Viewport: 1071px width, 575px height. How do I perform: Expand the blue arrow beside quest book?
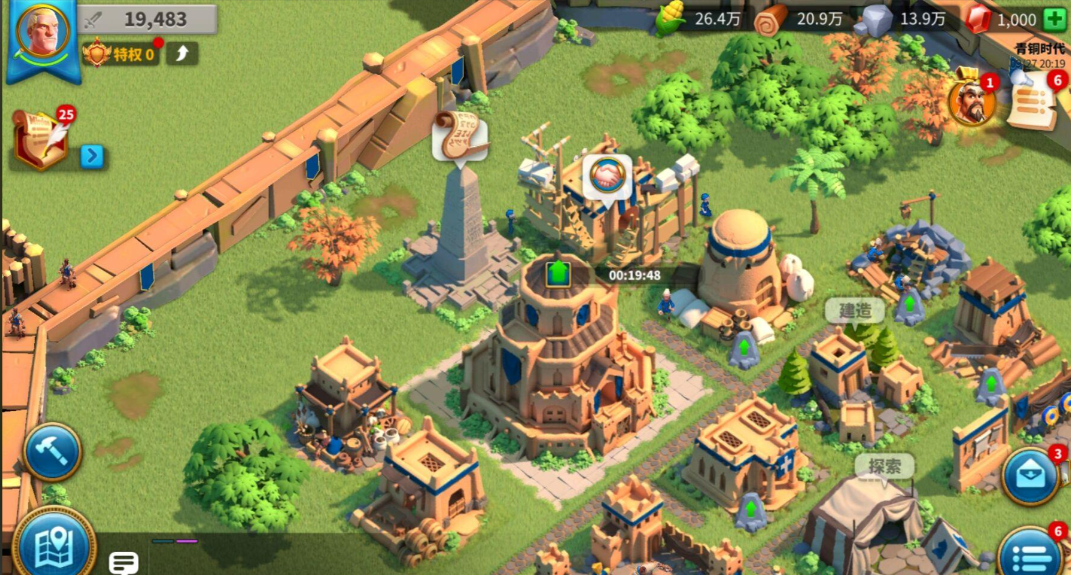click(x=92, y=156)
